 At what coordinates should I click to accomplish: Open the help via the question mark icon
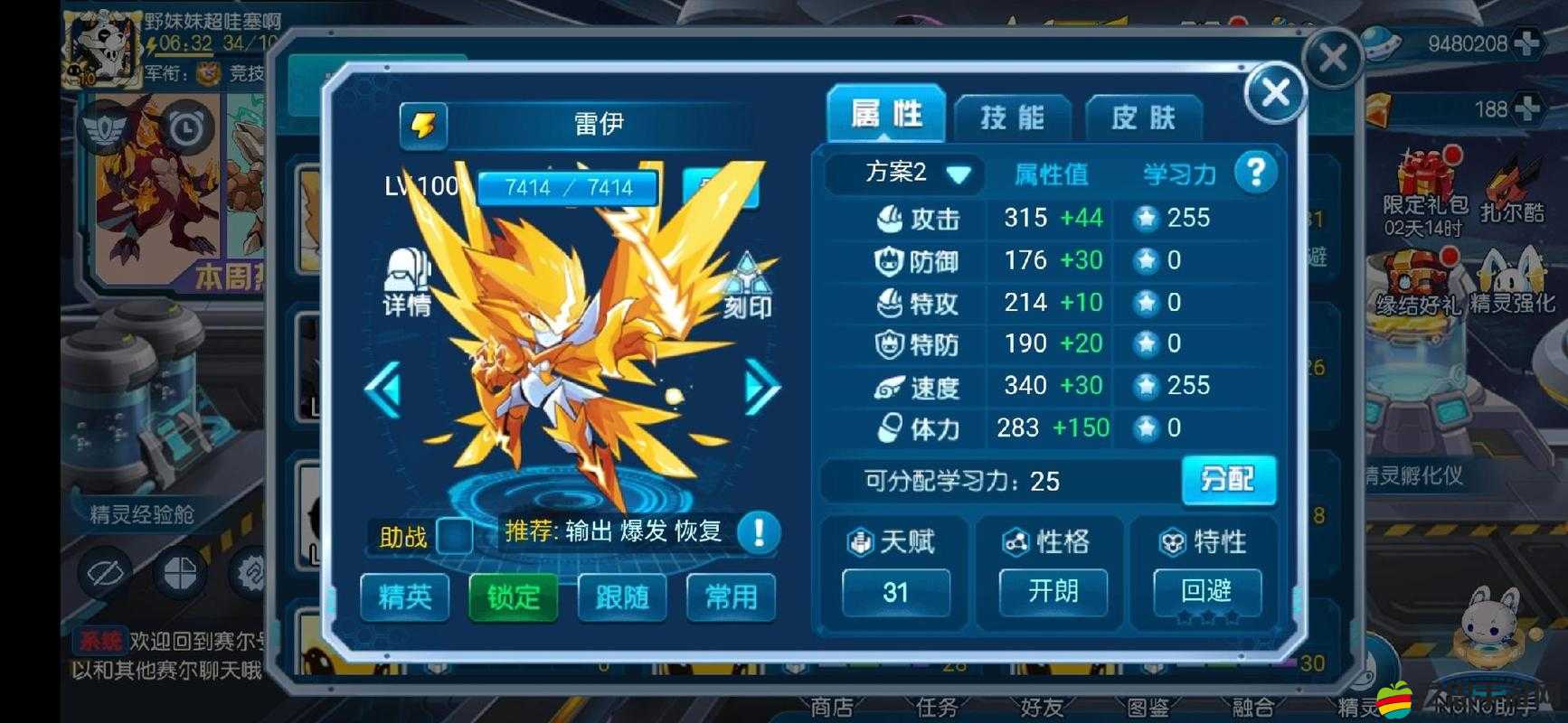click(x=1256, y=174)
